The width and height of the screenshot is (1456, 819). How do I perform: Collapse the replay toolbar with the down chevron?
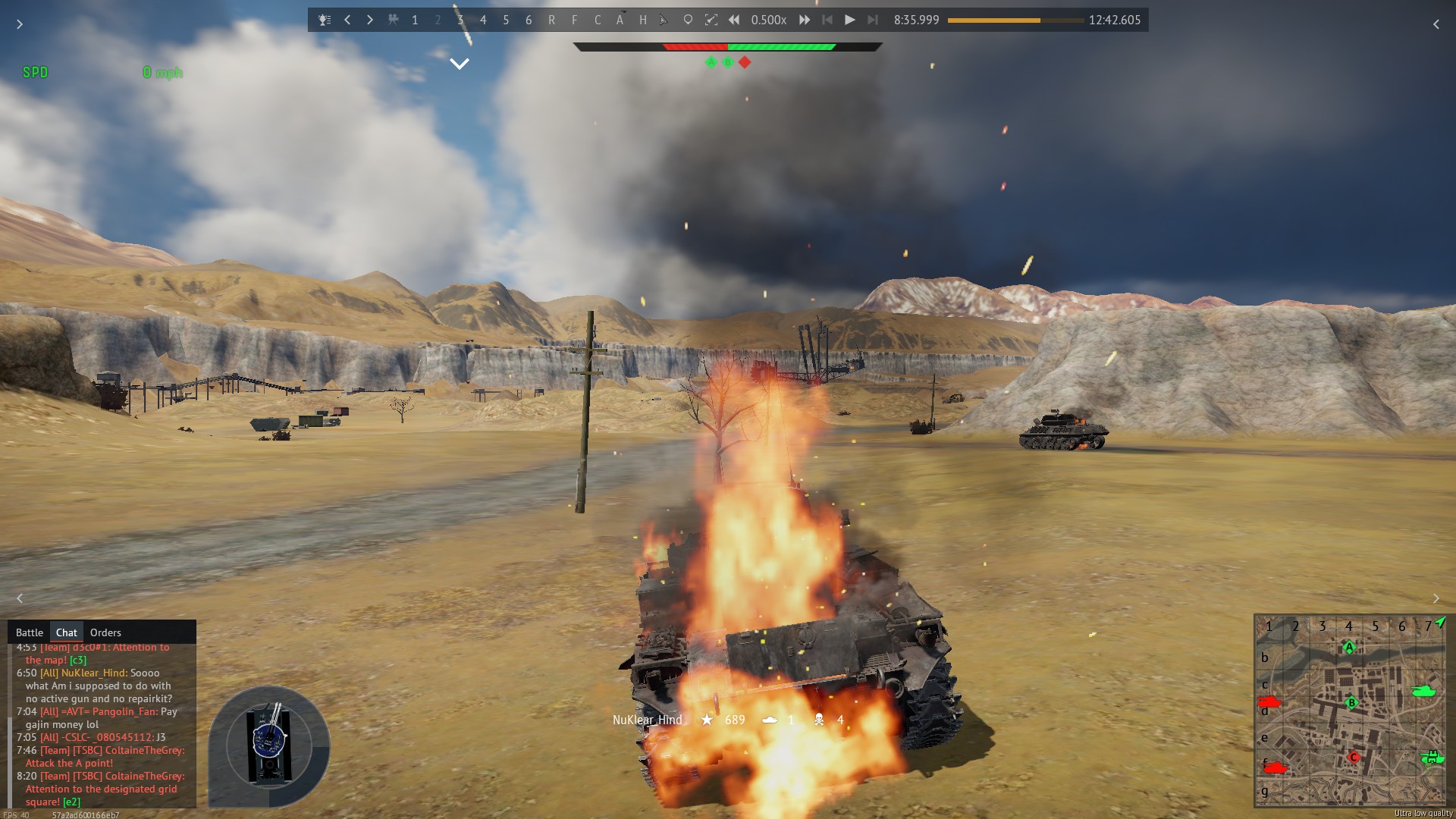[460, 64]
